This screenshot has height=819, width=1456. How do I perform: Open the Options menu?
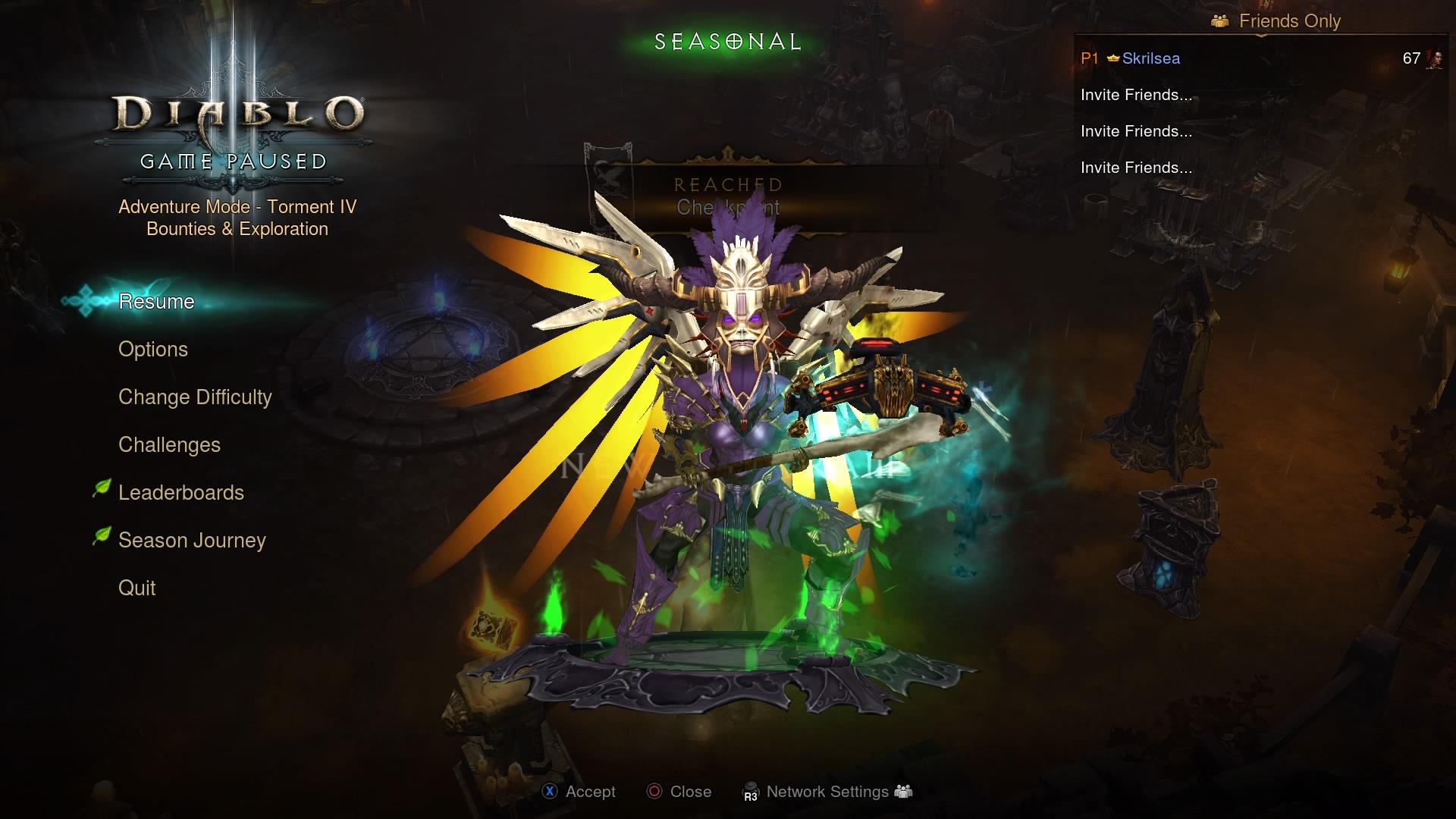pos(153,350)
